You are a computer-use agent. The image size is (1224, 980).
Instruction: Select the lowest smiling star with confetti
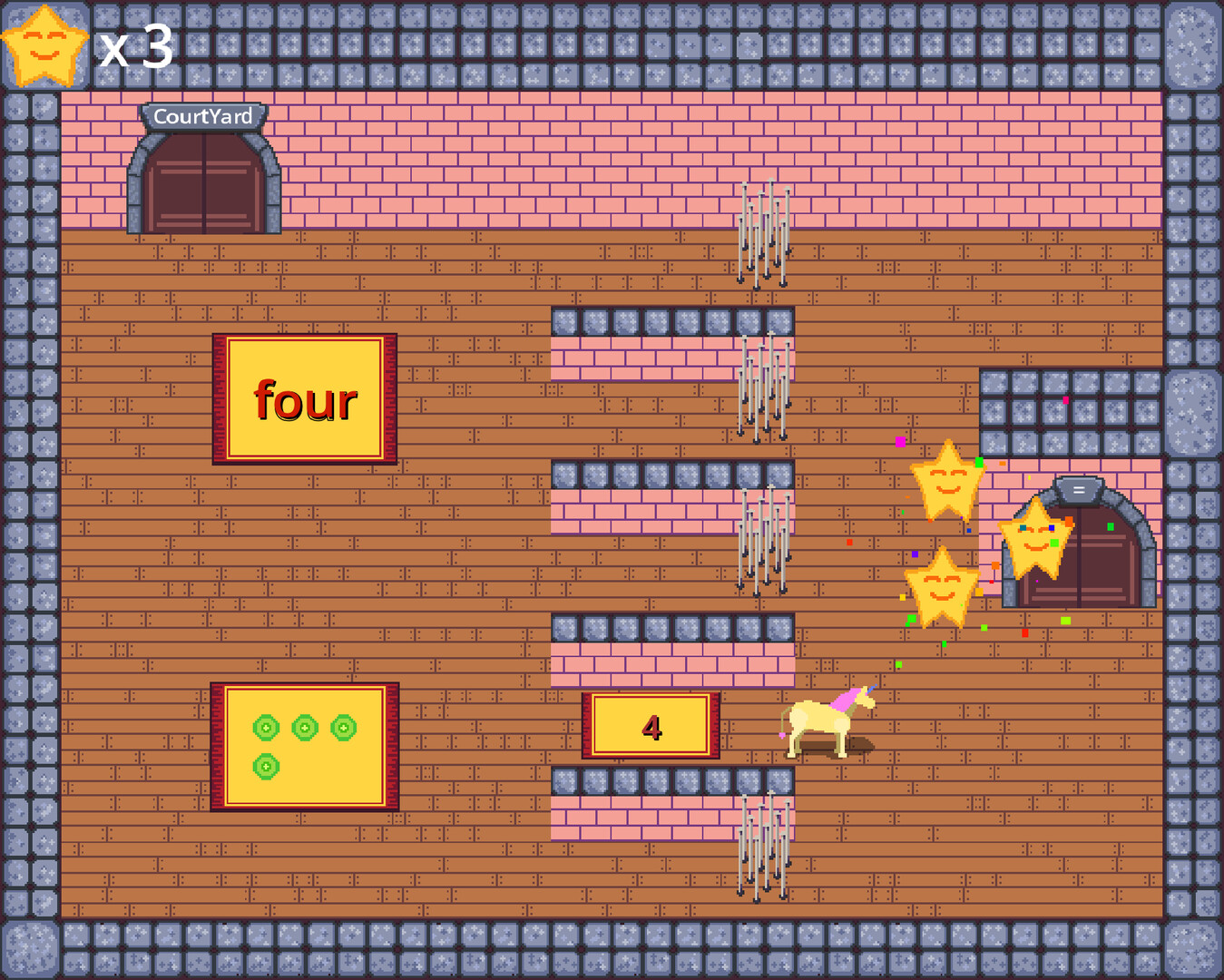(944, 588)
